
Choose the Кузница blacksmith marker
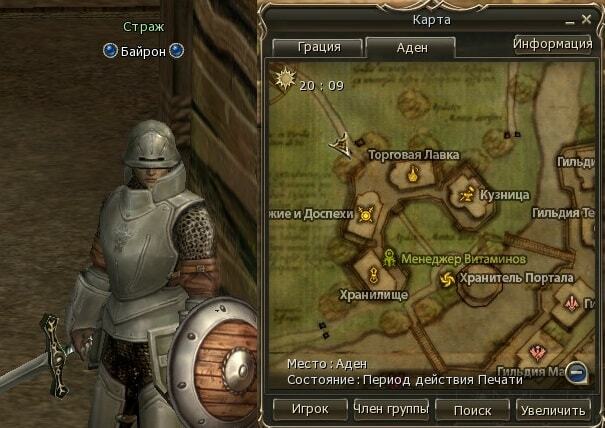pos(465,196)
